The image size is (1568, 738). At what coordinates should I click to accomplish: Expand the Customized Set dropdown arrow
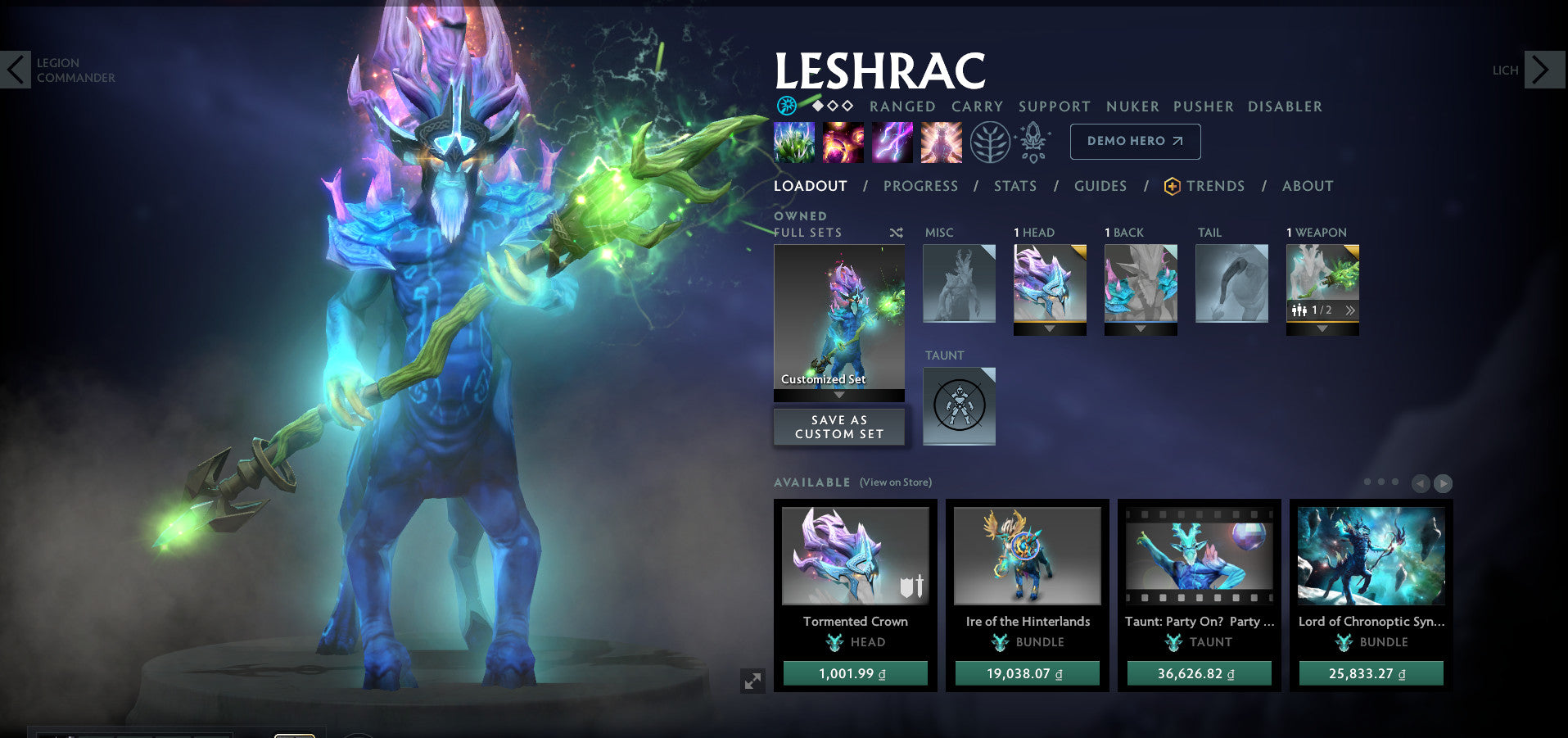pyautogui.click(x=838, y=394)
